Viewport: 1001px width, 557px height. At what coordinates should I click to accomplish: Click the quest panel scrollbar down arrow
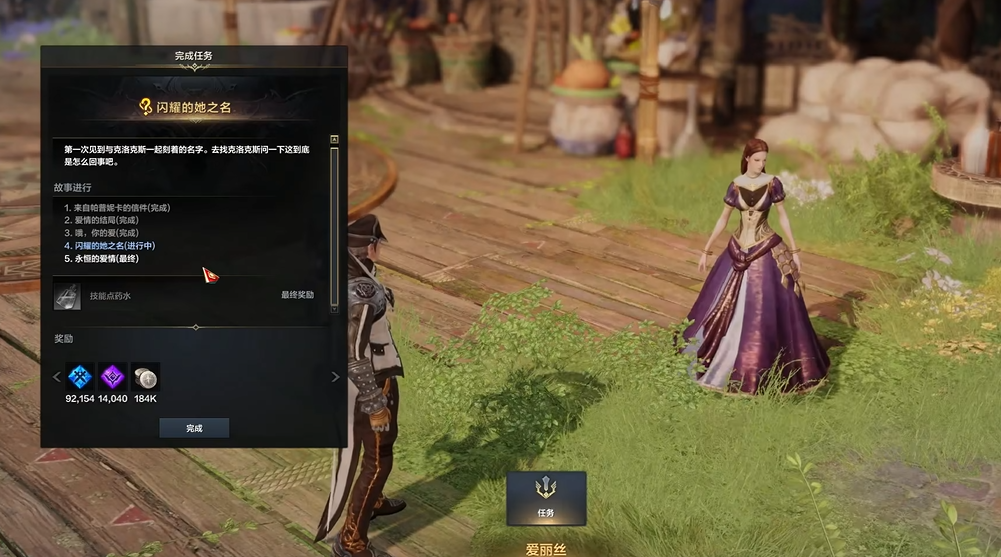334,310
